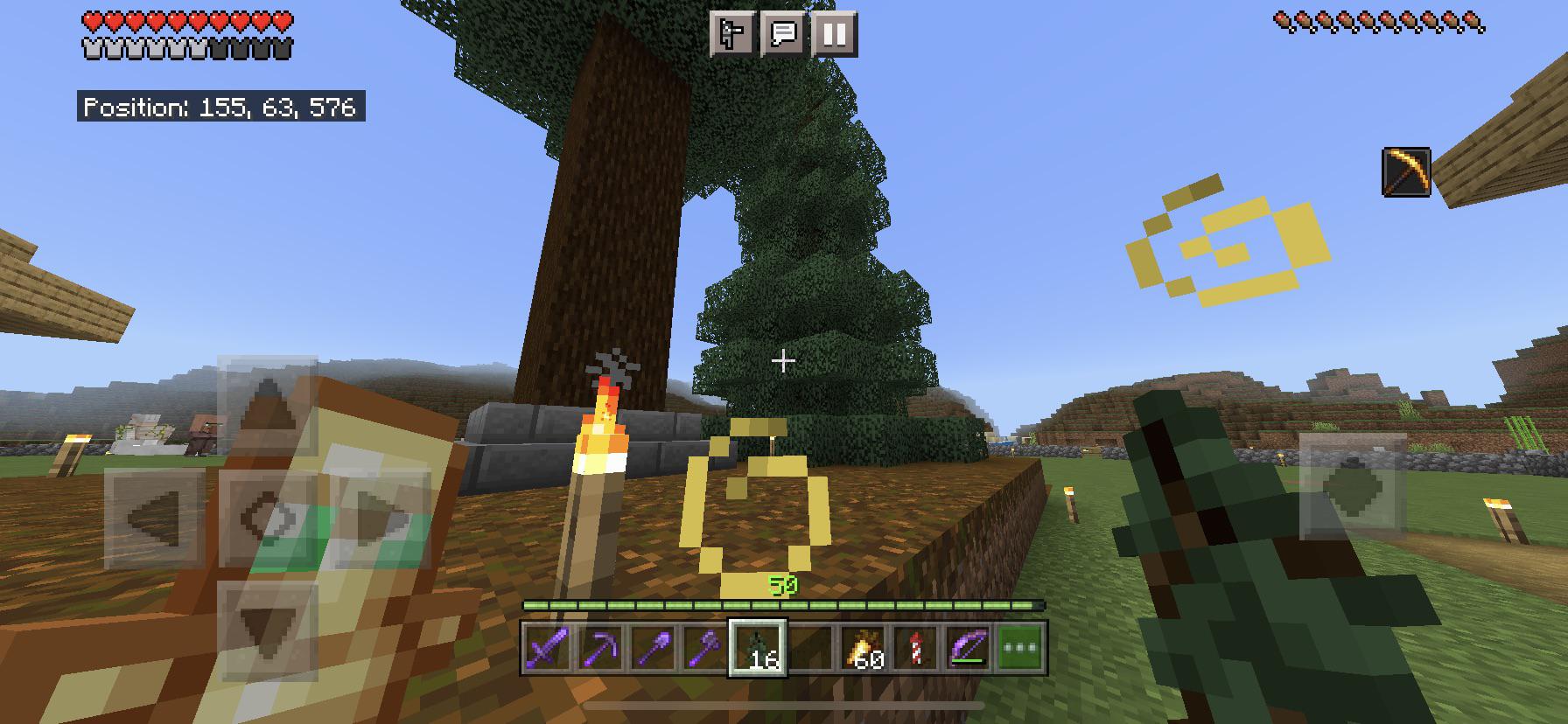Equip the firework rocket hotbar slot
Screen dimensions: 1568x724
915,649
